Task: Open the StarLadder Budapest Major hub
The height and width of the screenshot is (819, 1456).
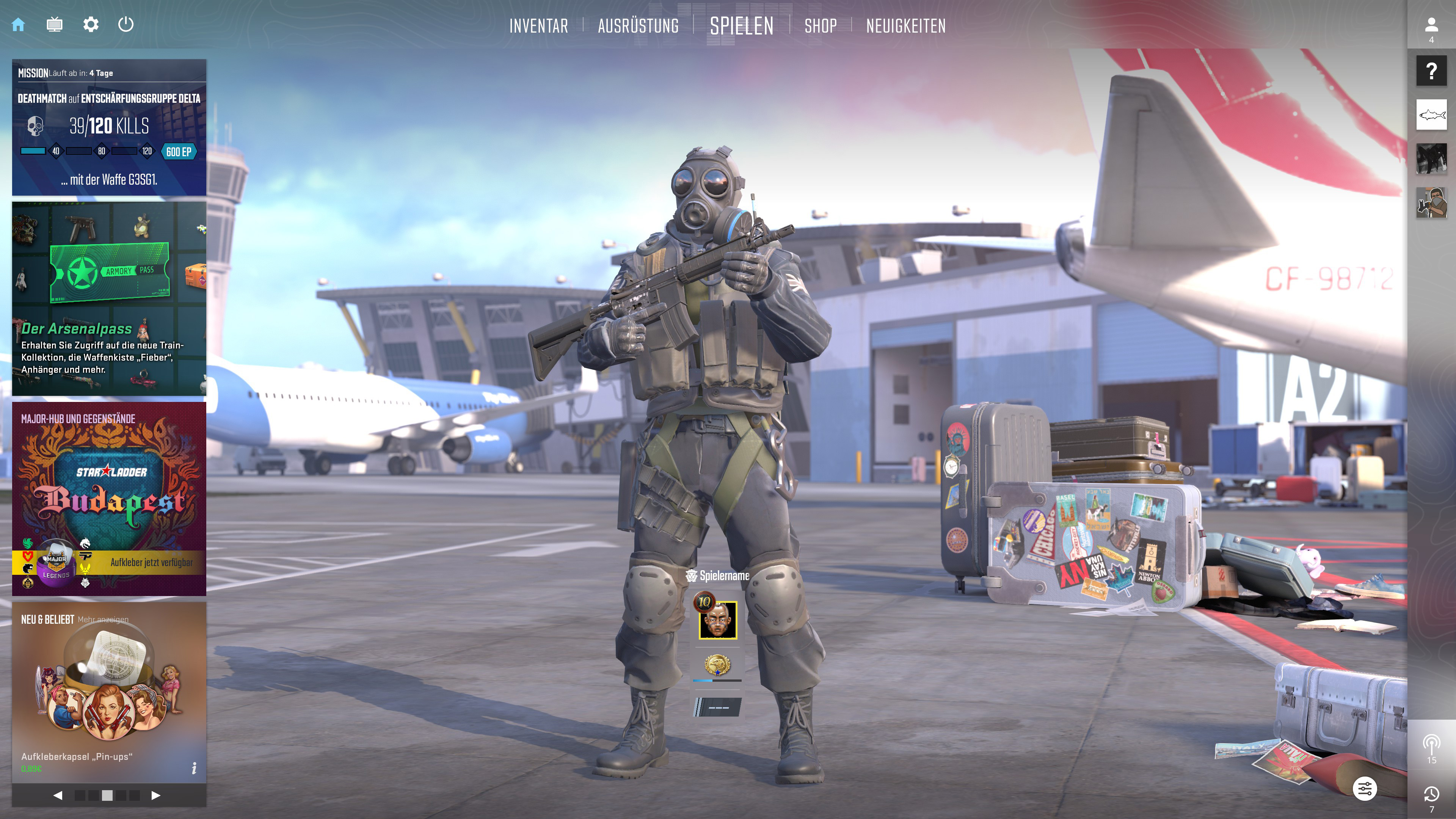Action: click(x=109, y=499)
